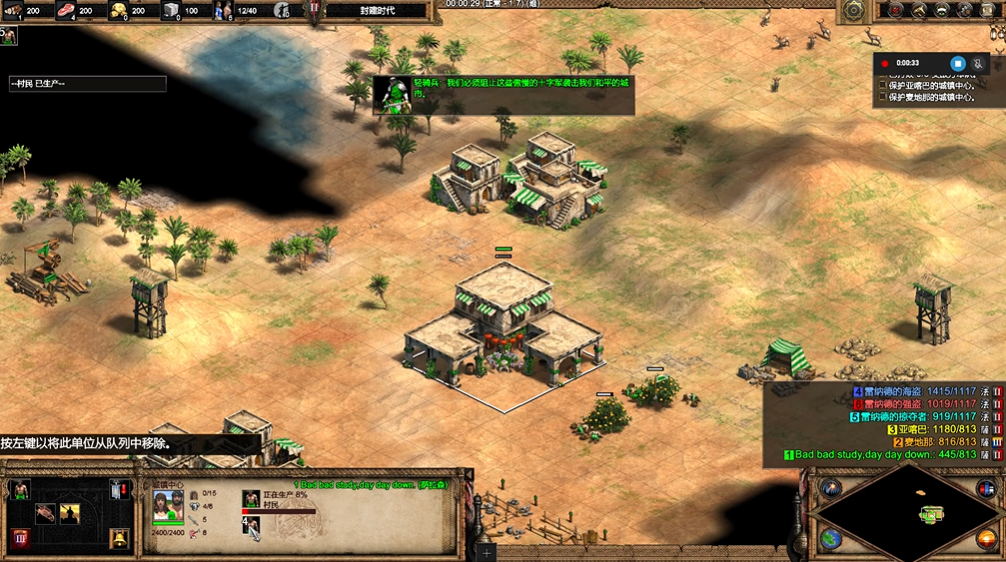
Task: Click the Town Watch research icon
Action: pos(70,514)
